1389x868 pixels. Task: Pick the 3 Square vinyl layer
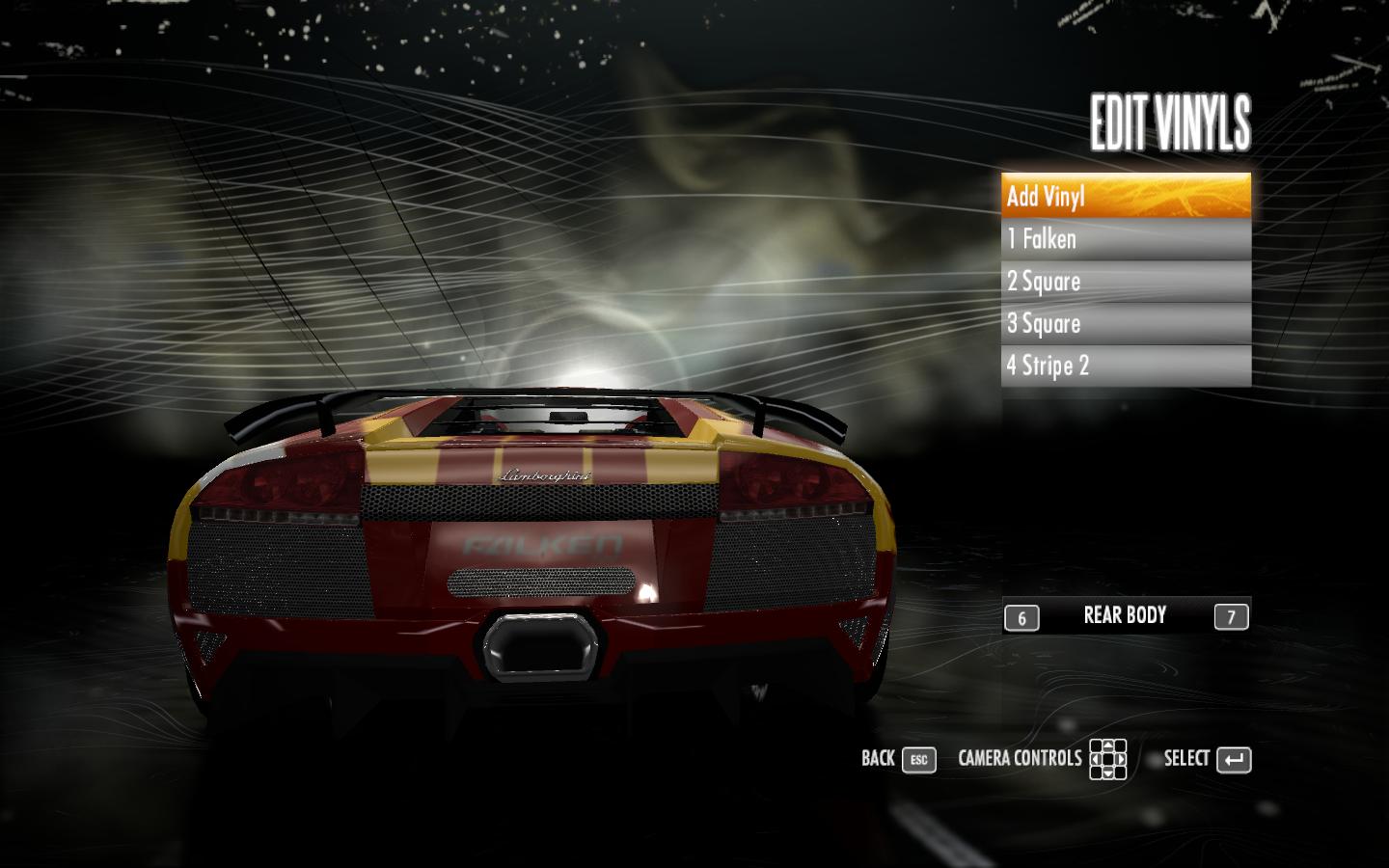click(1126, 324)
